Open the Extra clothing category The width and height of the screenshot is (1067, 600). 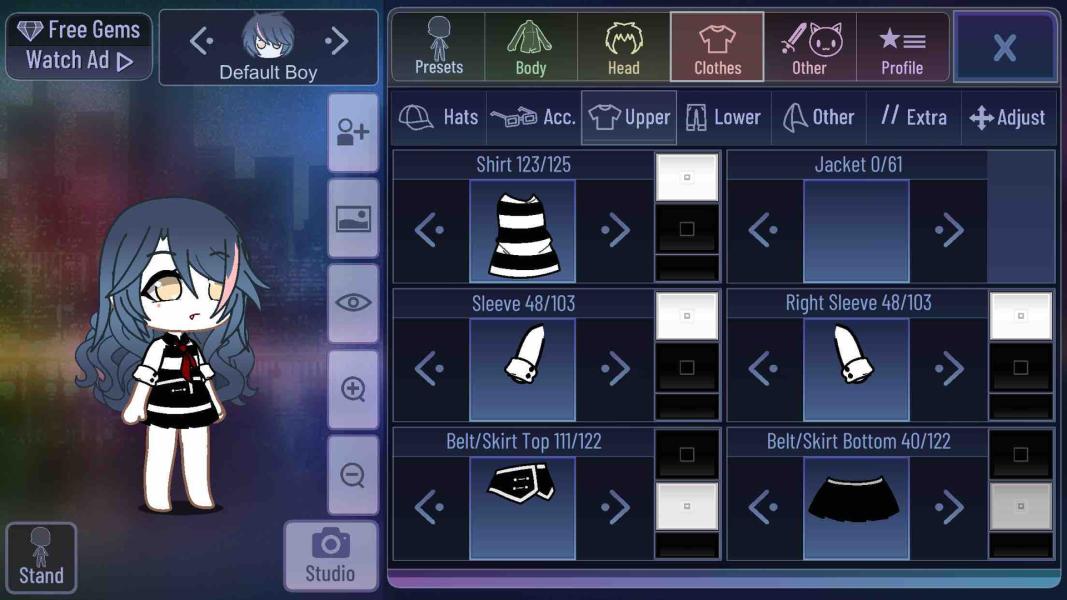click(913, 117)
